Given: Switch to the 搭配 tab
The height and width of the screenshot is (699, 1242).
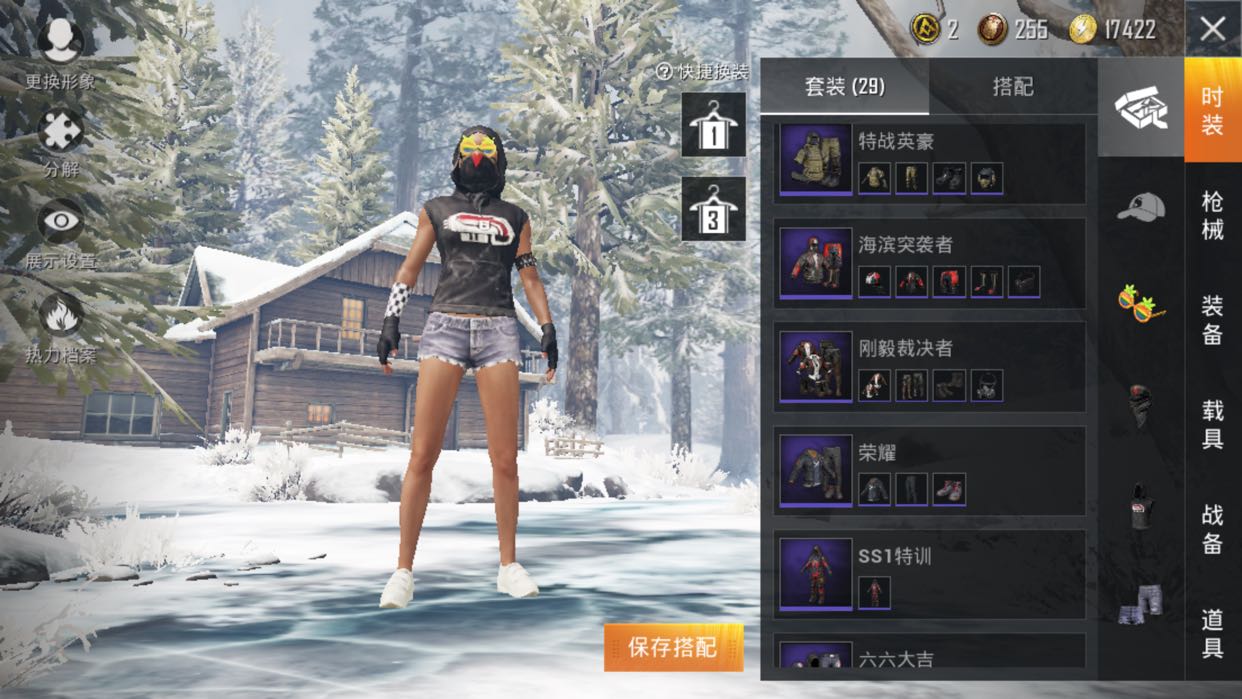Looking at the screenshot, I should click(x=1012, y=87).
